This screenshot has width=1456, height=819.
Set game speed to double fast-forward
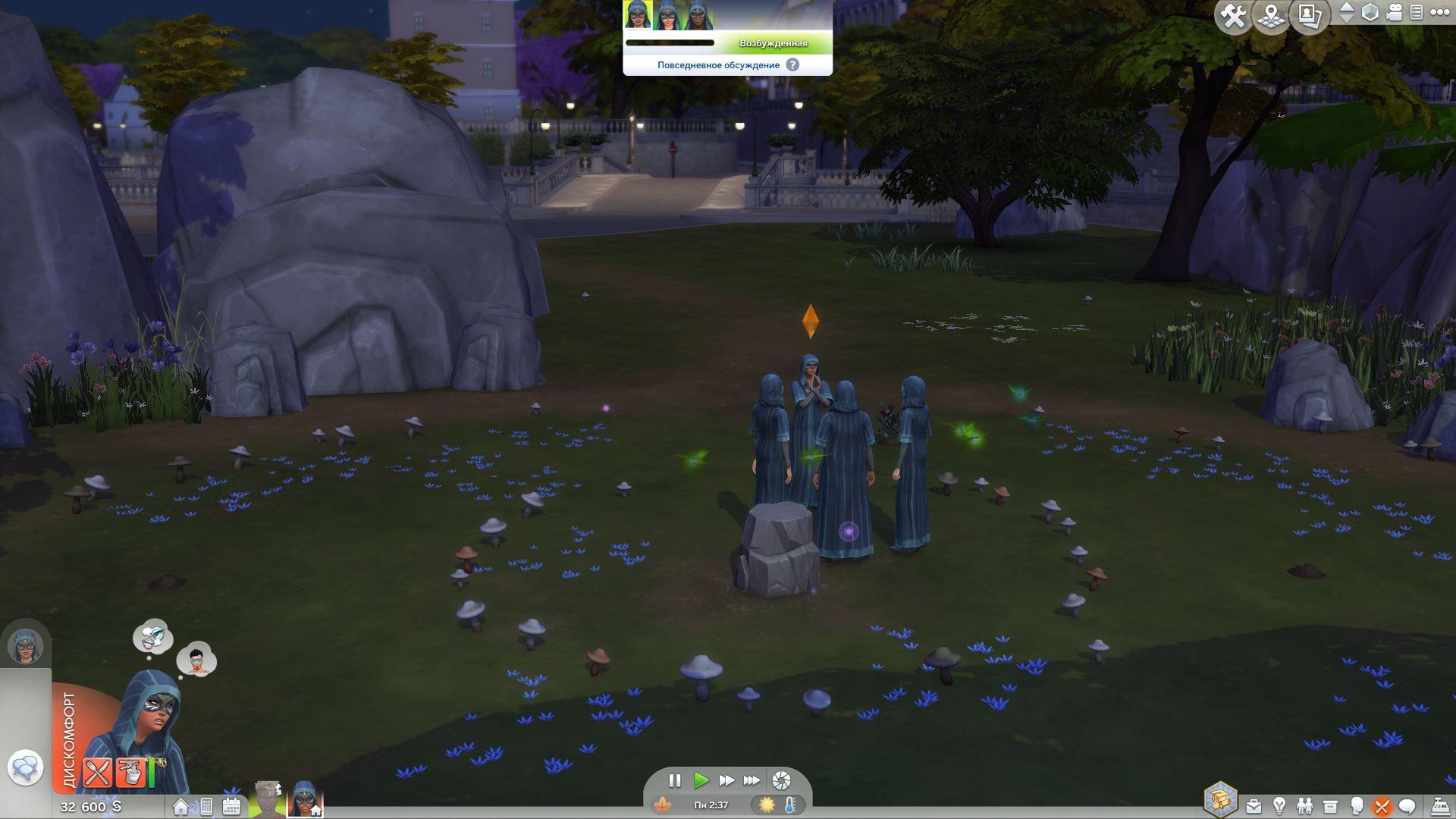[726, 780]
